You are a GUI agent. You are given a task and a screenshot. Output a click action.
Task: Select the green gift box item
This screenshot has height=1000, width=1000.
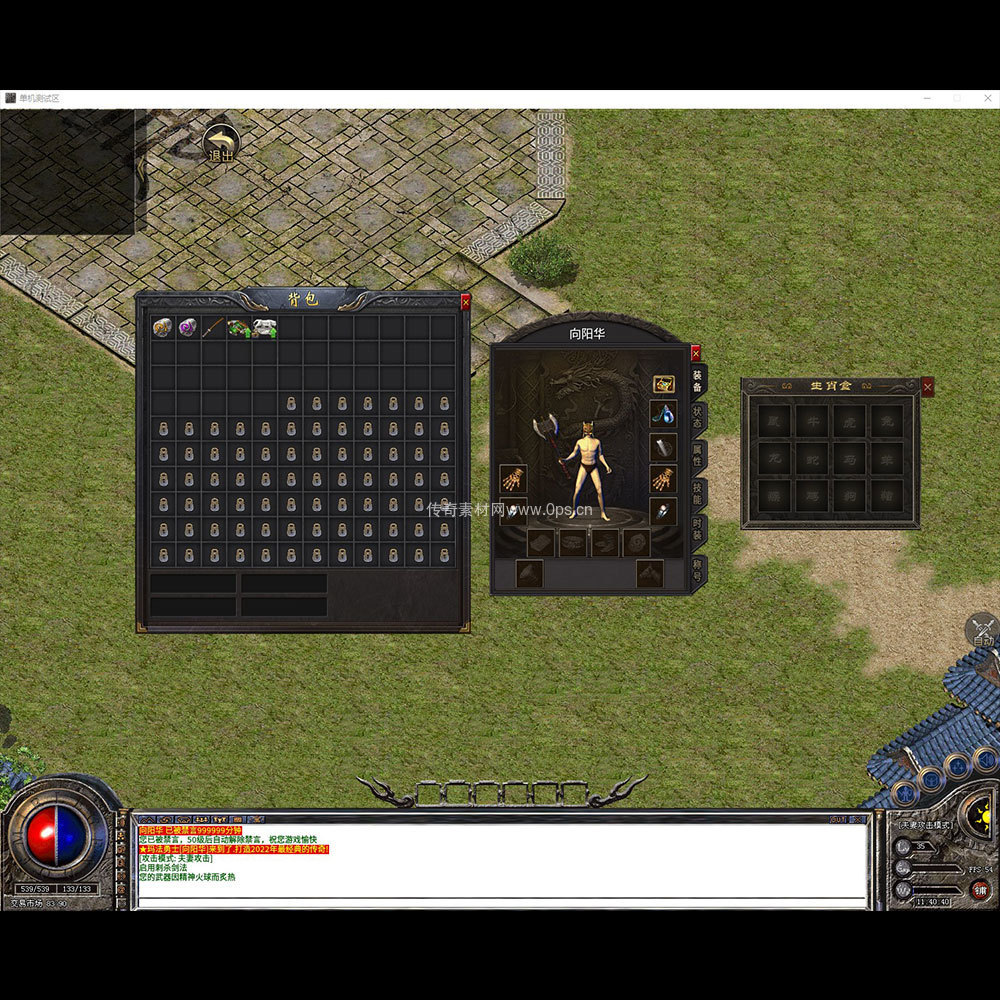238,327
